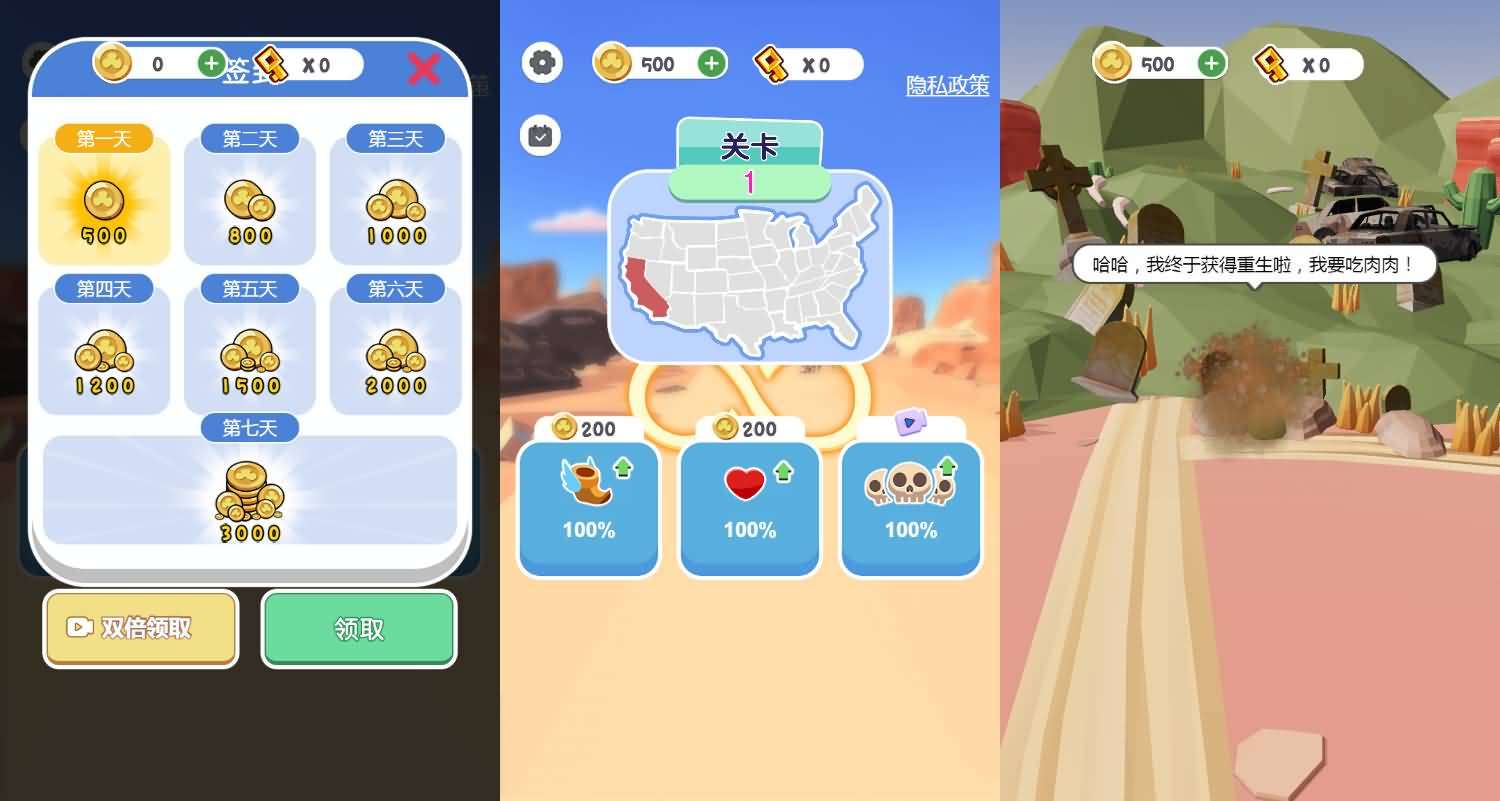Open the daily check-in calendar icon
Viewport: 1500px width, 801px height.
(x=540, y=135)
